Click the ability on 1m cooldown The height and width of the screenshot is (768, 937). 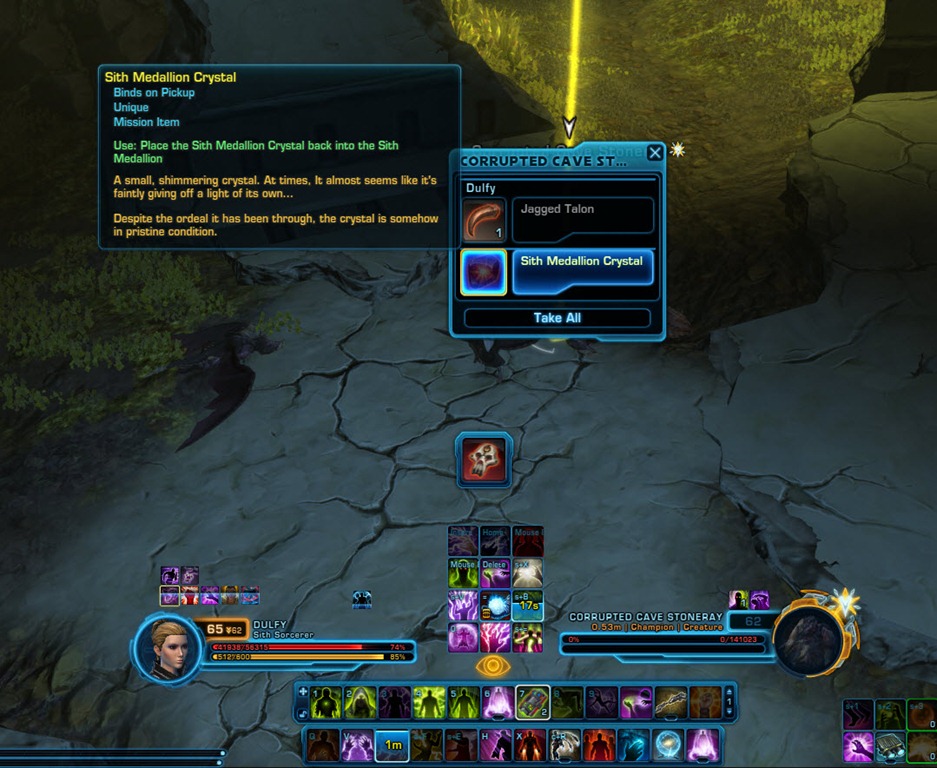click(x=392, y=745)
